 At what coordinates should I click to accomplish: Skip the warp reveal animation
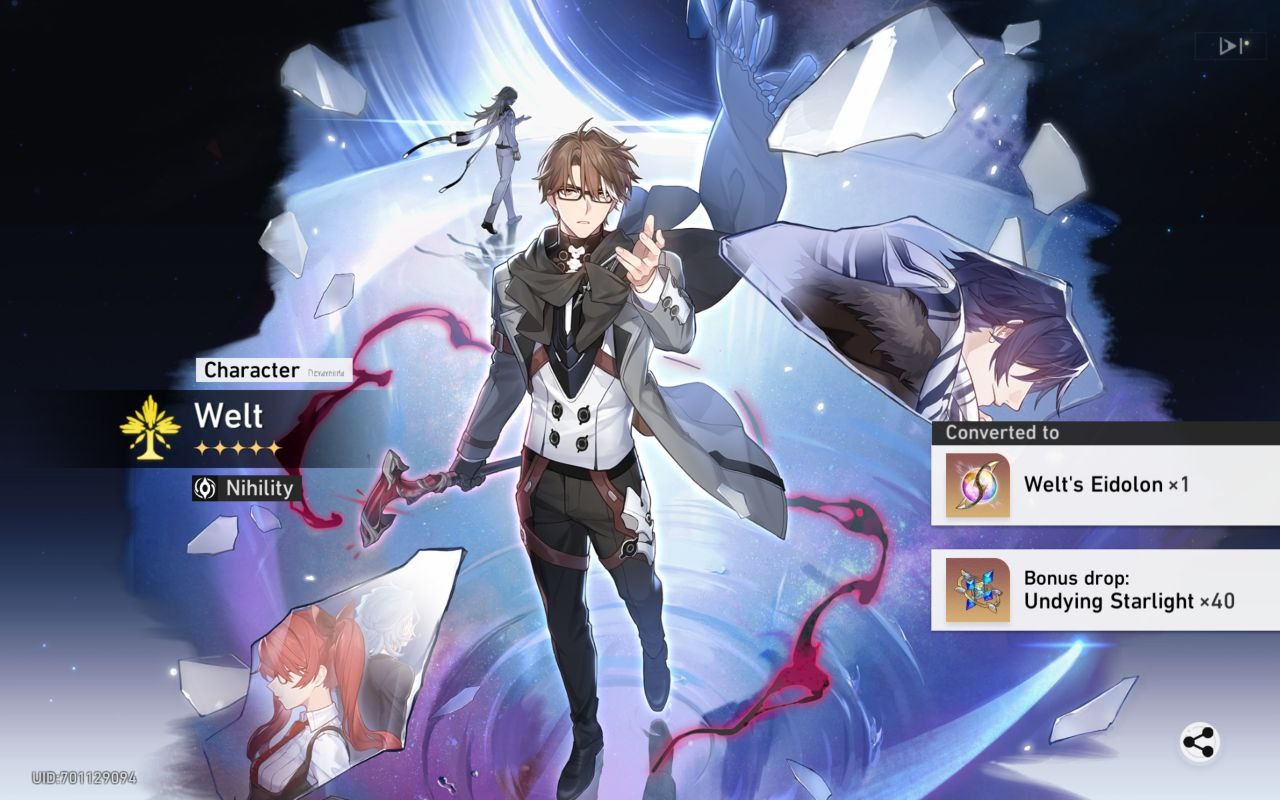1230,46
